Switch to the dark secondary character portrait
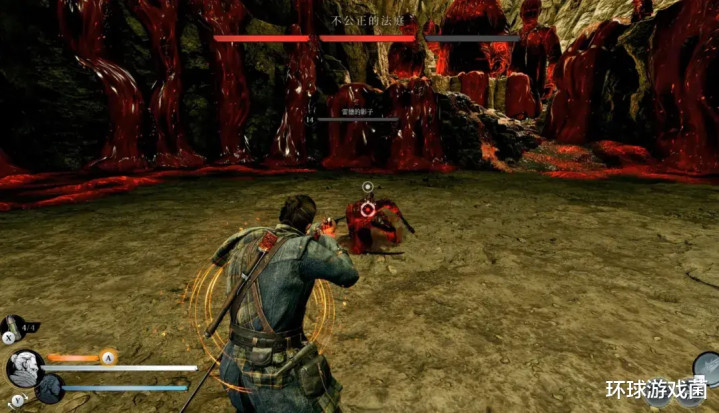This screenshot has height=413, width=719. point(49,388)
